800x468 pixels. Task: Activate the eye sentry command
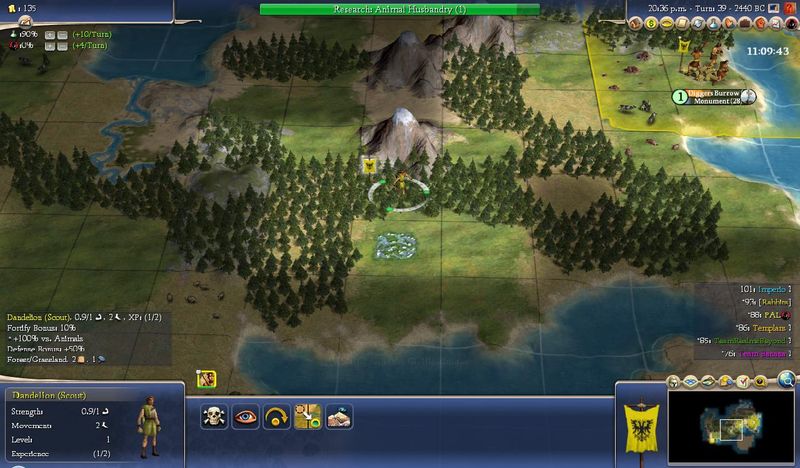[x=245, y=417]
